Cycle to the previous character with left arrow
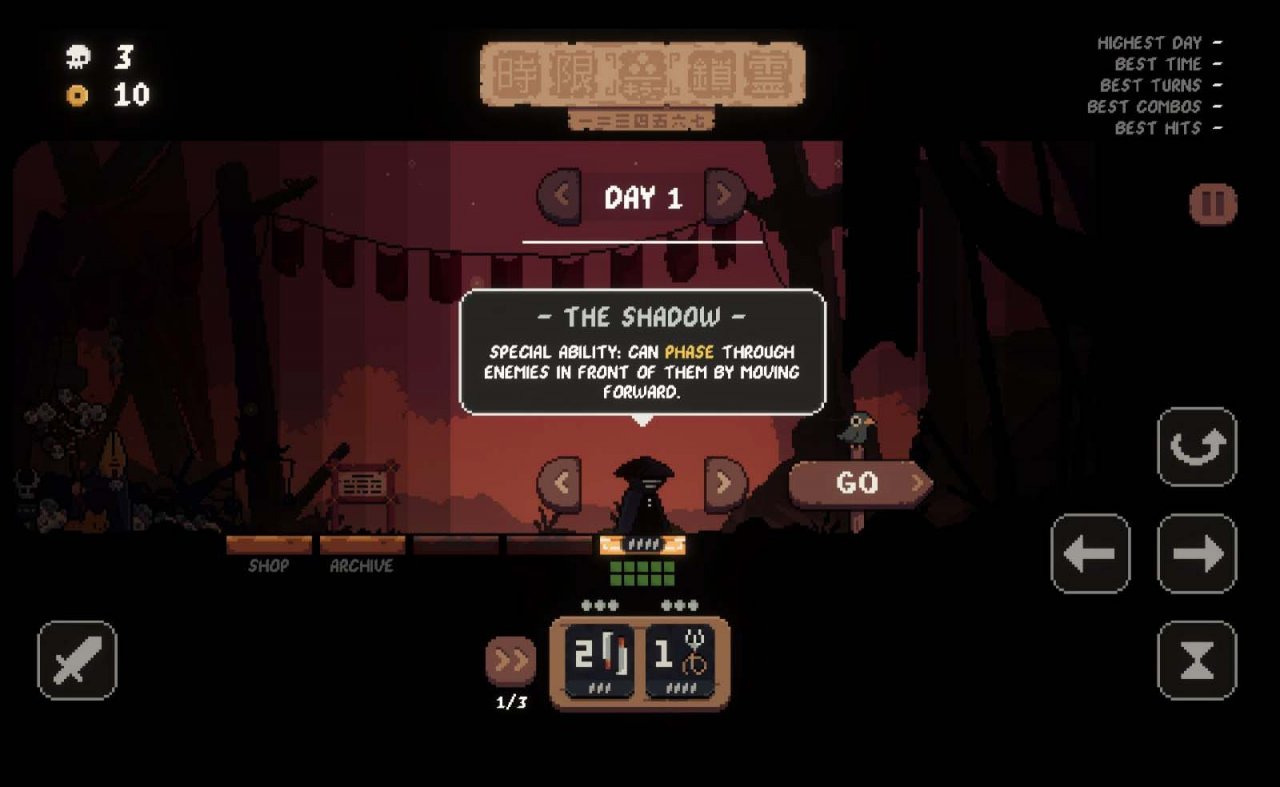This screenshot has width=1280, height=787. click(560, 483)
